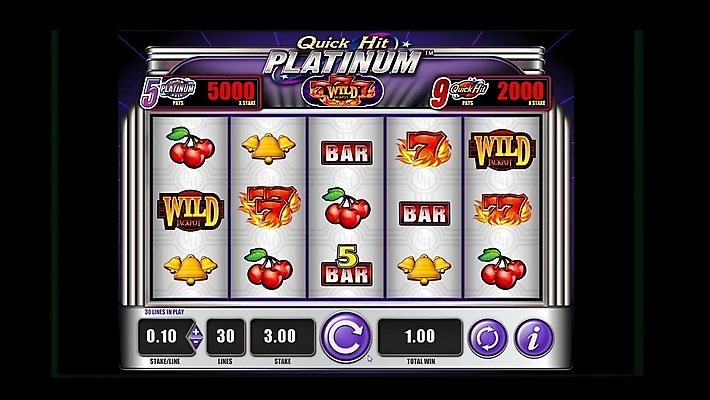
Task: Open autoplay with the circular arrows button
Action: pos(488,338)
